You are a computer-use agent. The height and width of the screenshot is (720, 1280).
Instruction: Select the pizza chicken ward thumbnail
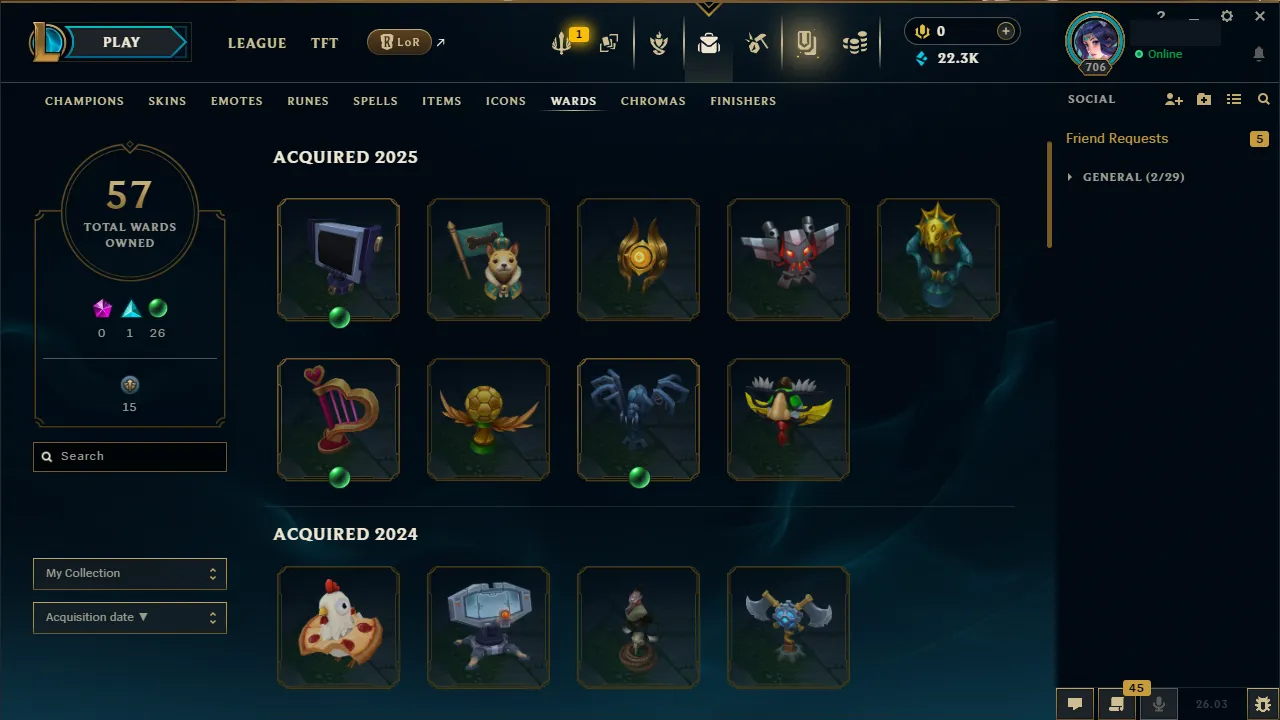coord(338,627)
